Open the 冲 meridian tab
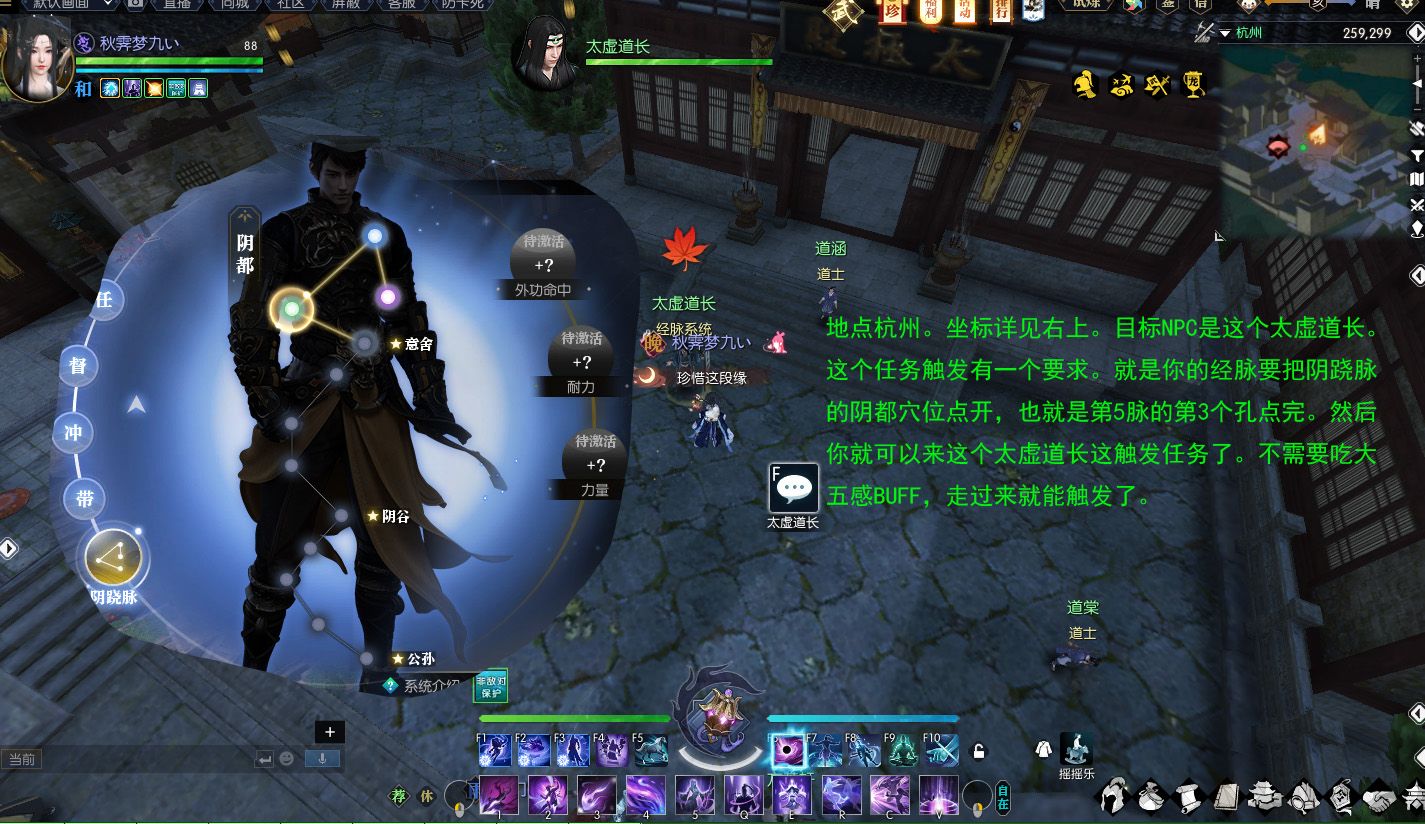 click(73, 433)
